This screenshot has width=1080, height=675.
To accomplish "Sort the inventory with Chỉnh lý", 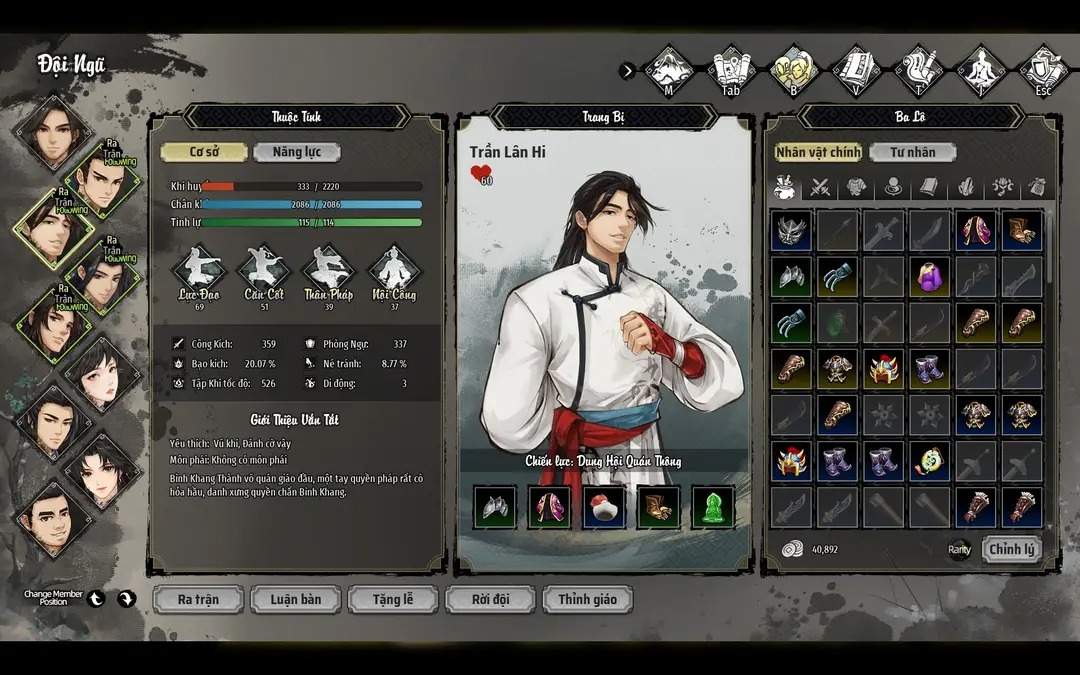I will [x=1012, y=549].
